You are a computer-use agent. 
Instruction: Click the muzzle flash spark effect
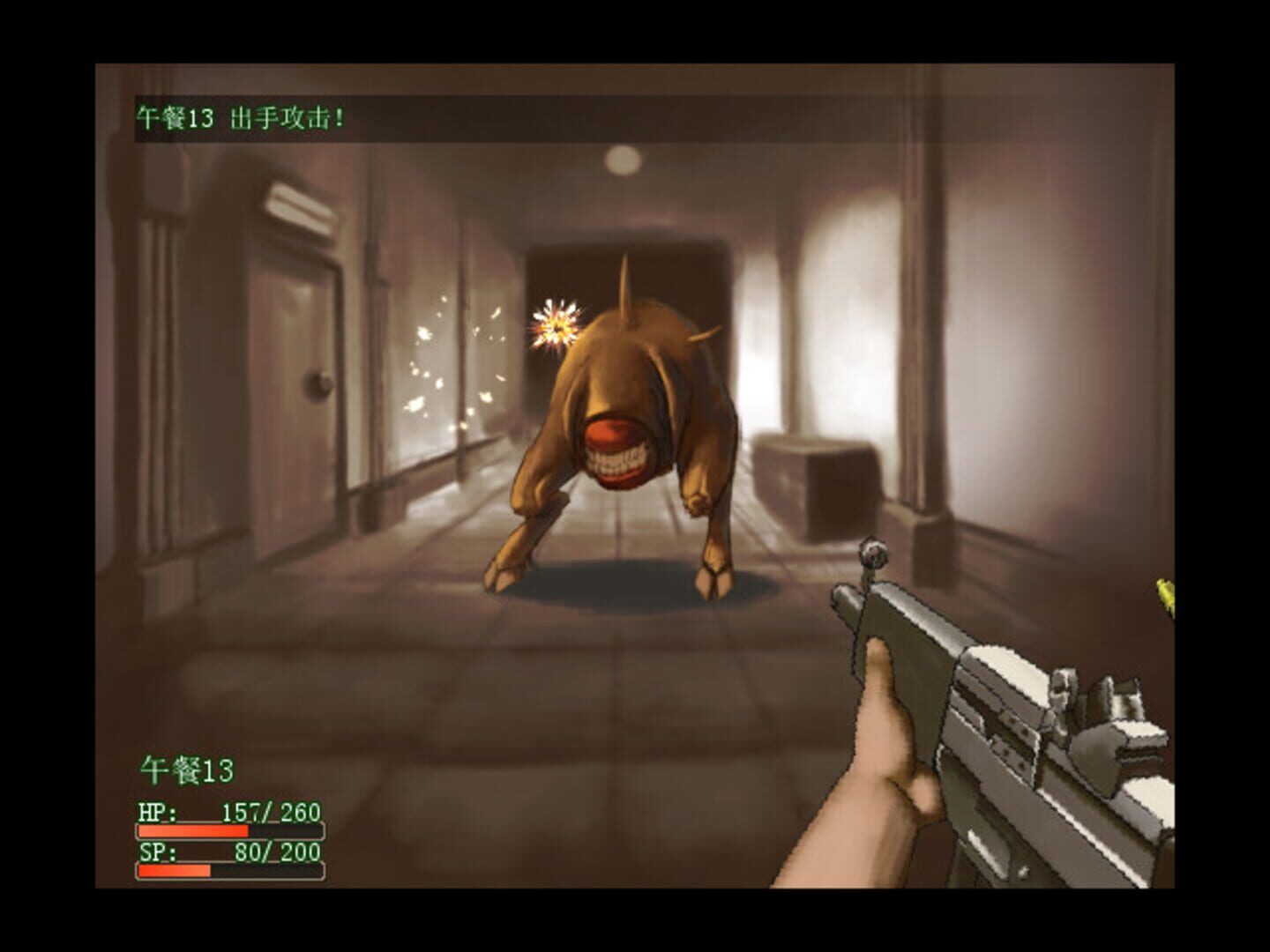tap(556, 322)
